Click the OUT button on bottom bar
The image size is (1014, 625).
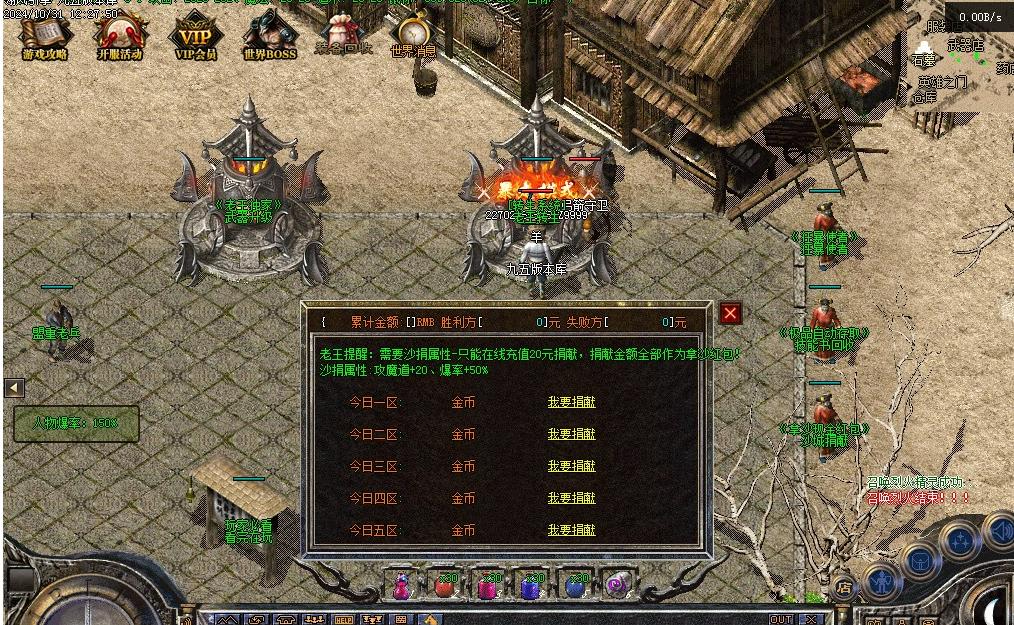(x=781, y=619)
